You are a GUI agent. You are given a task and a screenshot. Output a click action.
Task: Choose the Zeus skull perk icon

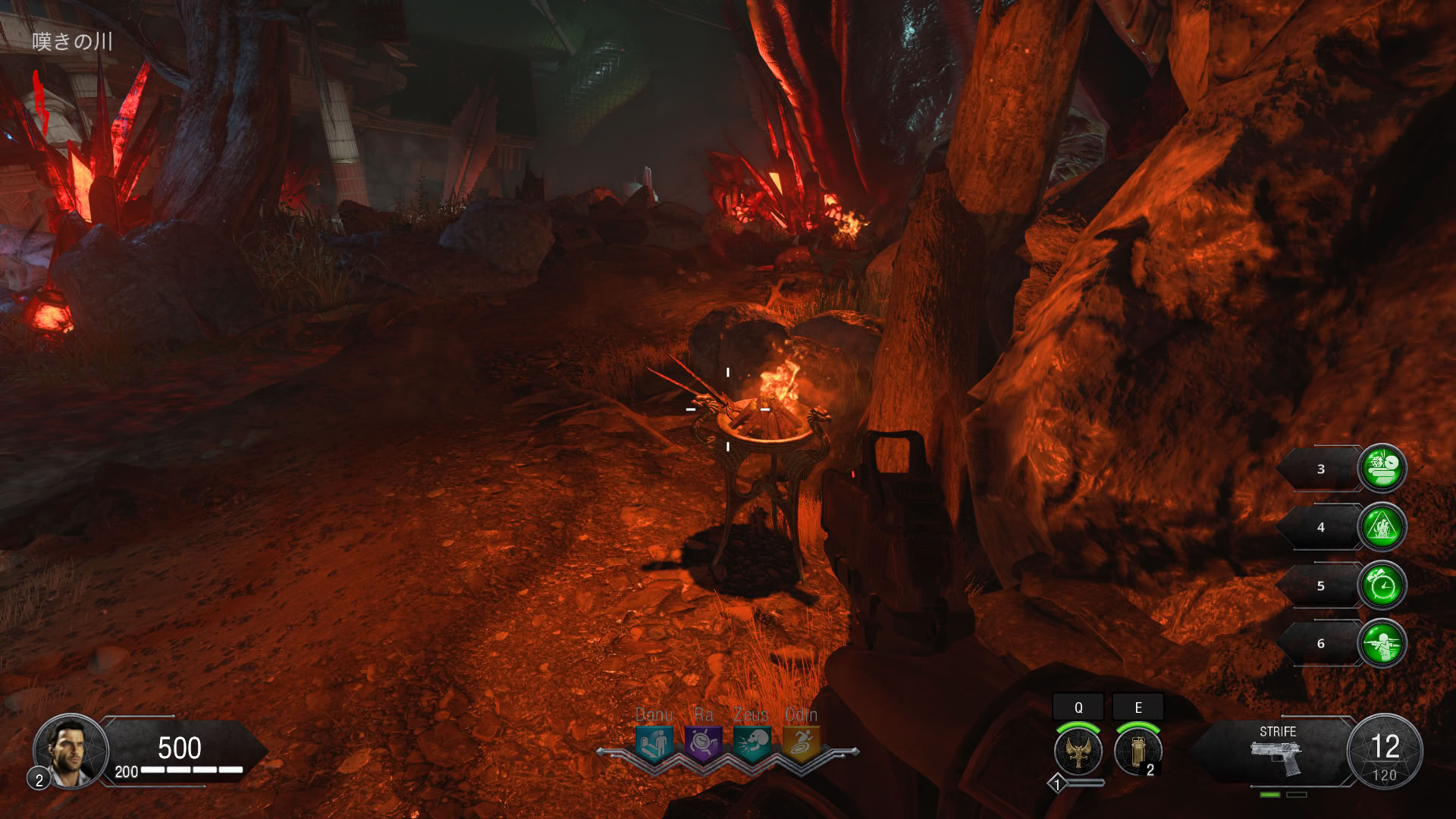point(752,744)
